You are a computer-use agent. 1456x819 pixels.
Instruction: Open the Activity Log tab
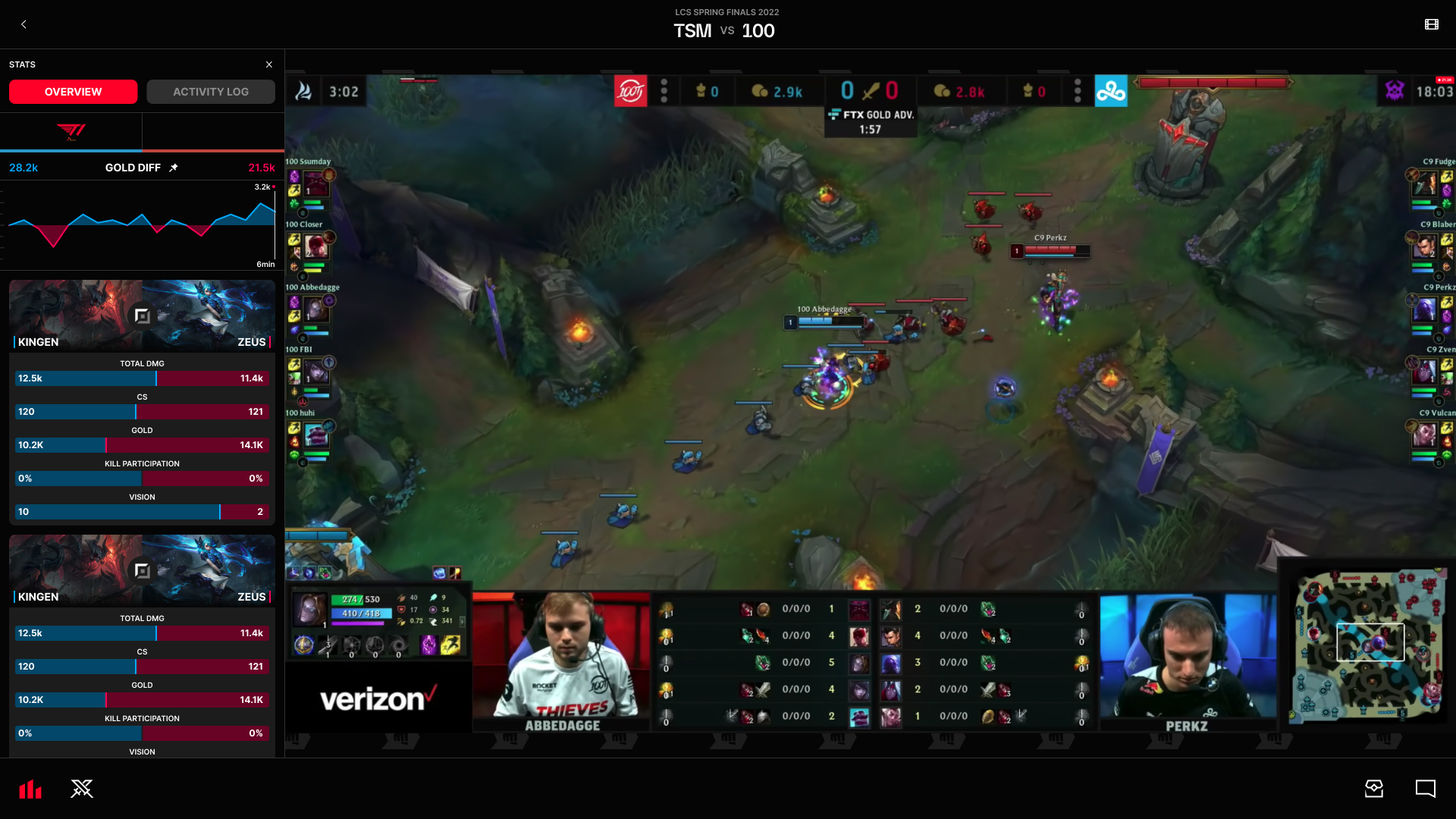[x=211, y=92]
